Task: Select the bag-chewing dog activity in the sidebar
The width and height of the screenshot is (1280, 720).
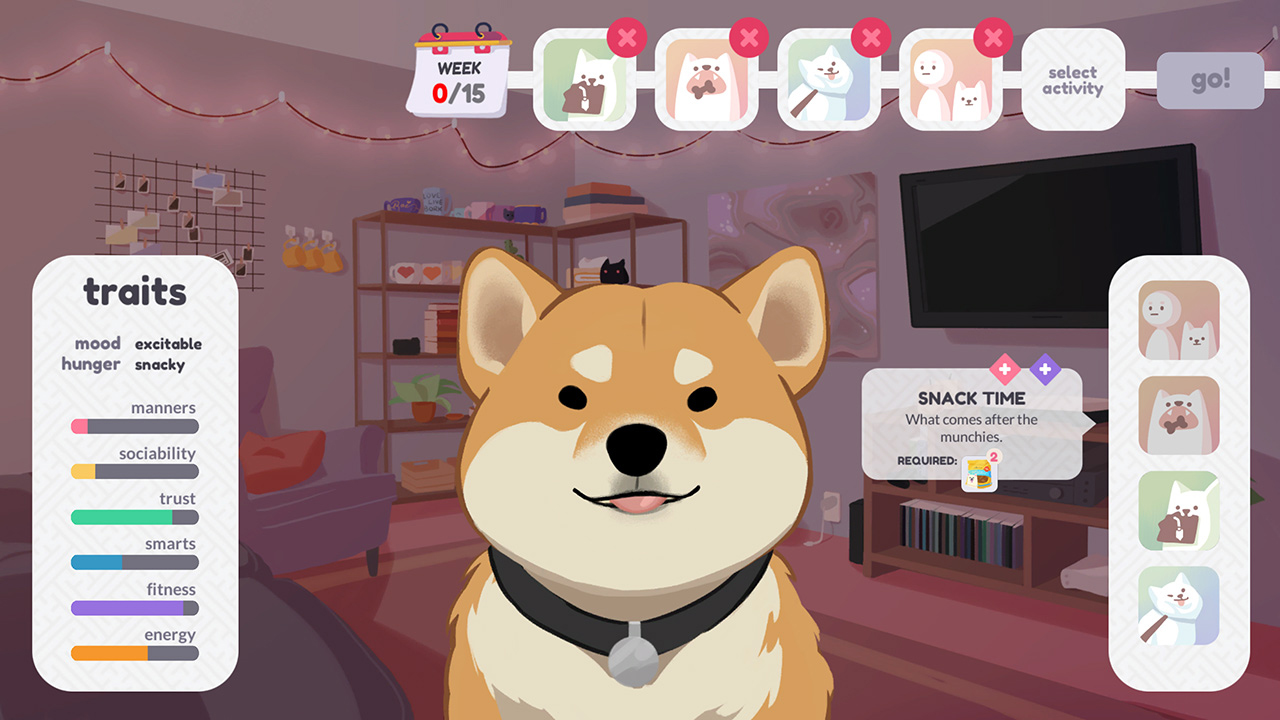Action: tap(1178, 511)
